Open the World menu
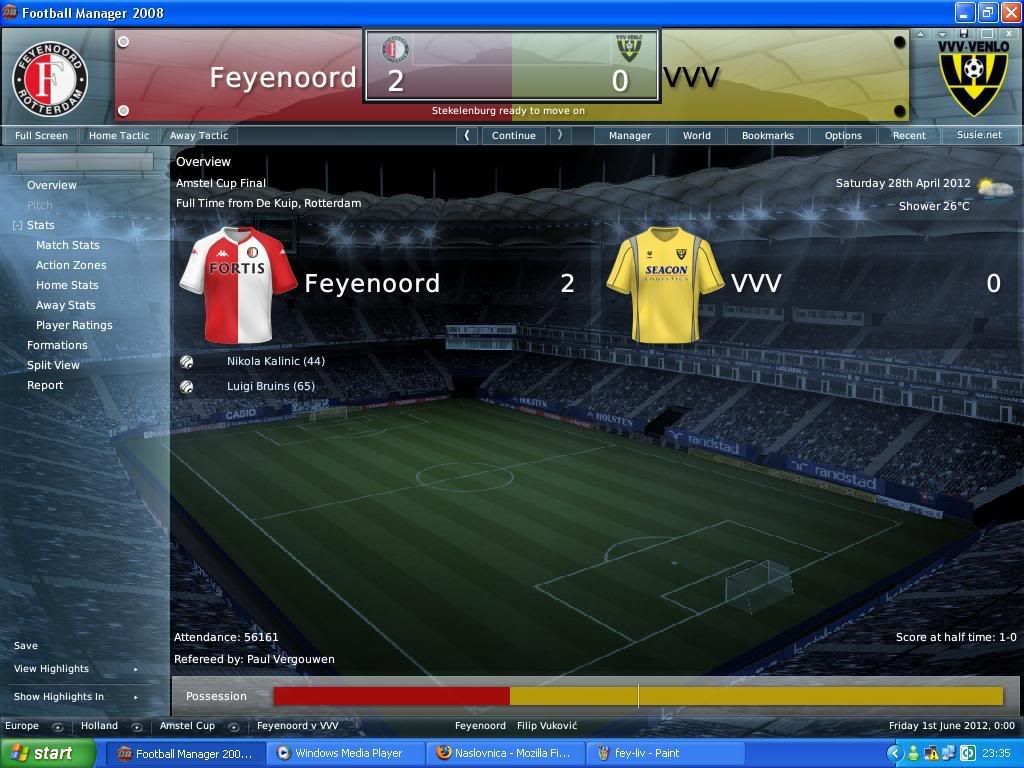The height and width of the screenshot is (768, 1024). pos(697,135)
